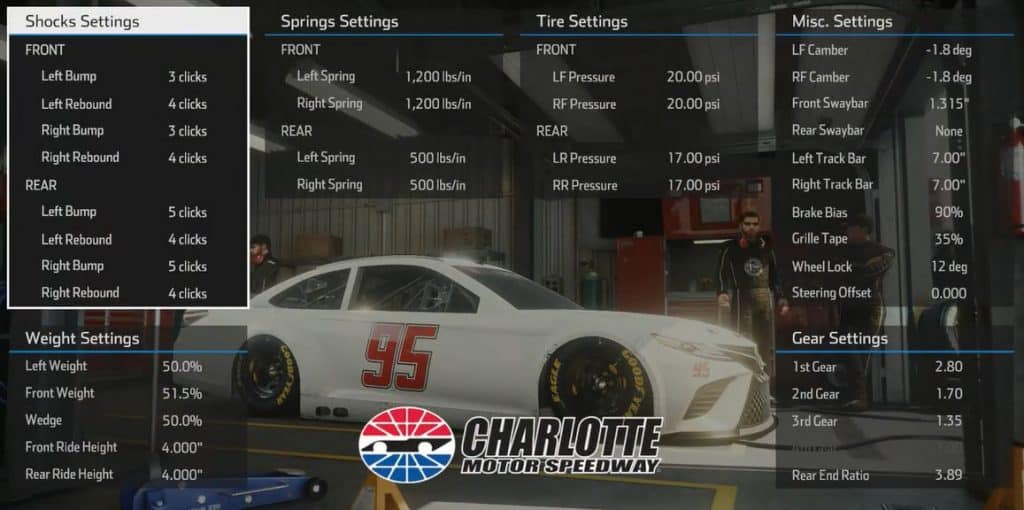
Task: Select the Left Weight setting
Action: 113,367
